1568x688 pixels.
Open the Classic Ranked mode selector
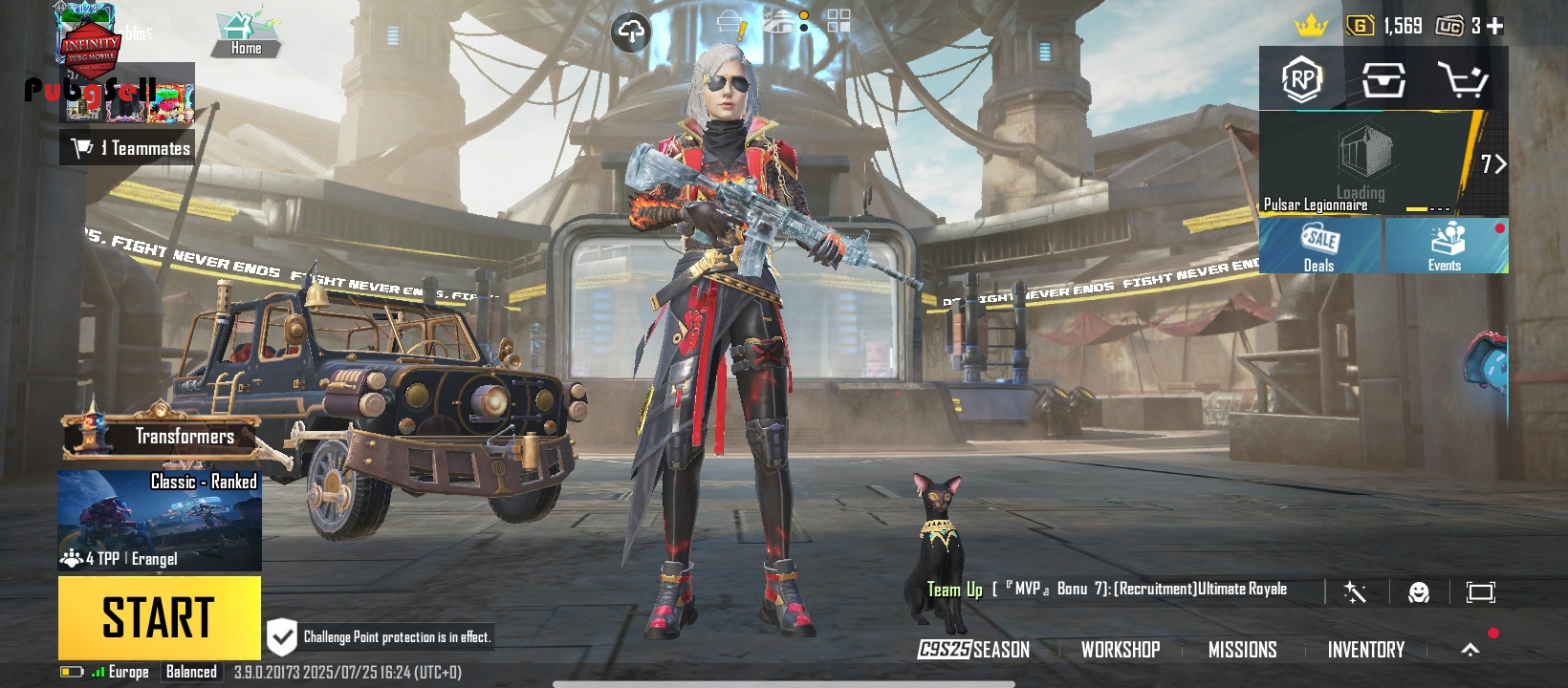coord(160,521)
